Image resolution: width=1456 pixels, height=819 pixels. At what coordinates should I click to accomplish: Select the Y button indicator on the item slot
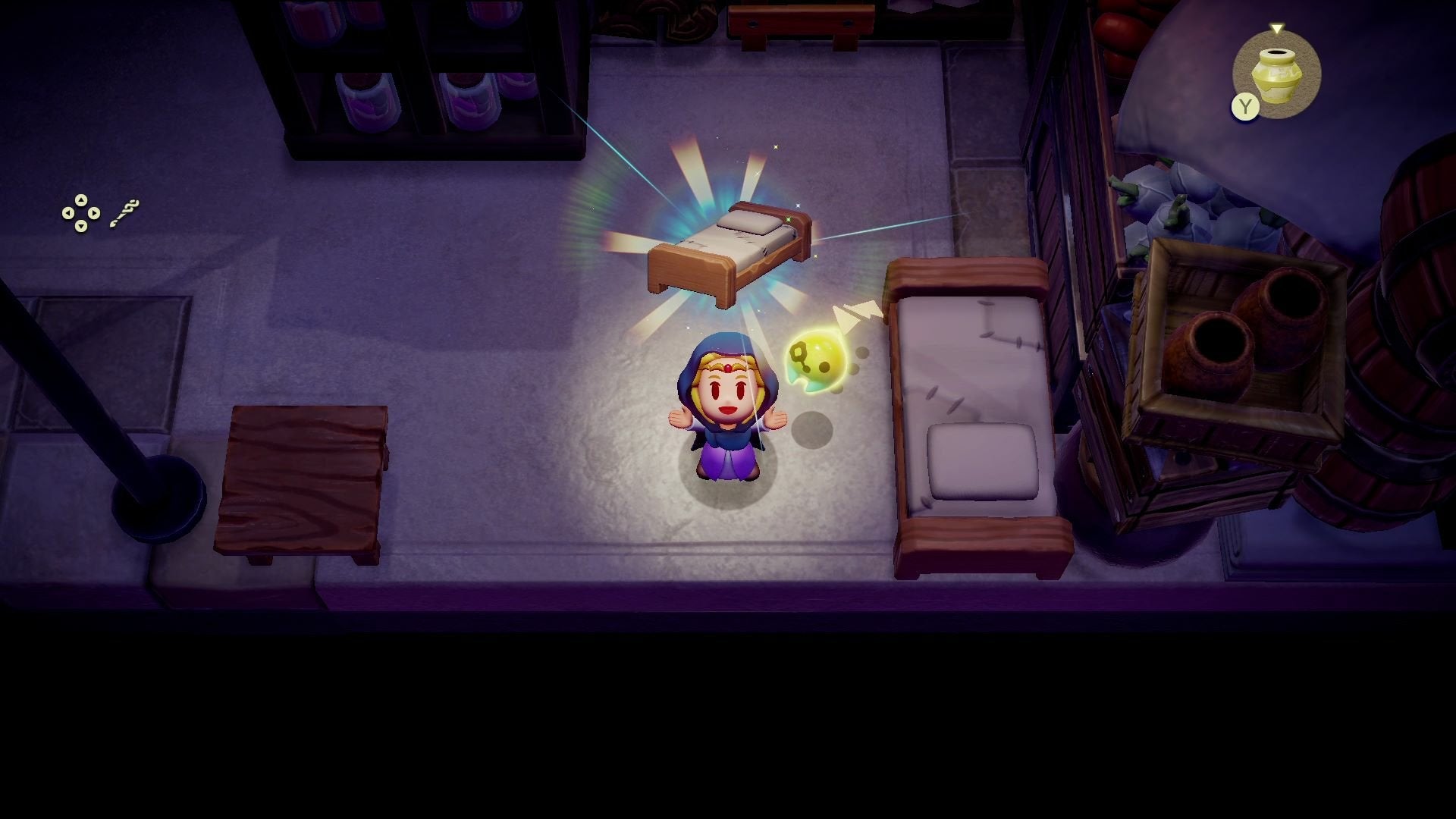click(x=1244, y=107)
